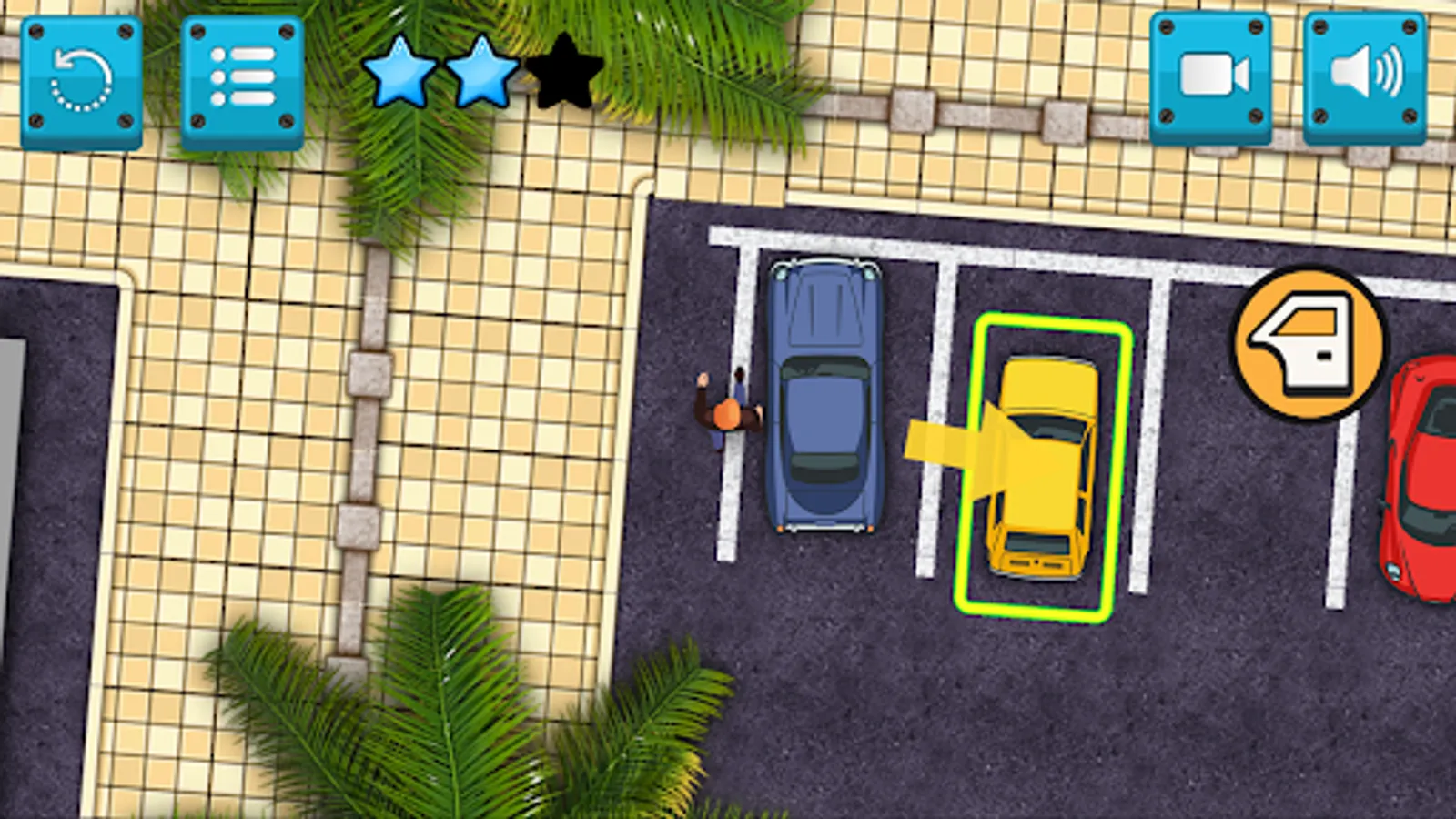This screenshot has height=819, width=1456.
Task: Click the black unearned third star
Action: pyautogui.click(x=561, y=73)
